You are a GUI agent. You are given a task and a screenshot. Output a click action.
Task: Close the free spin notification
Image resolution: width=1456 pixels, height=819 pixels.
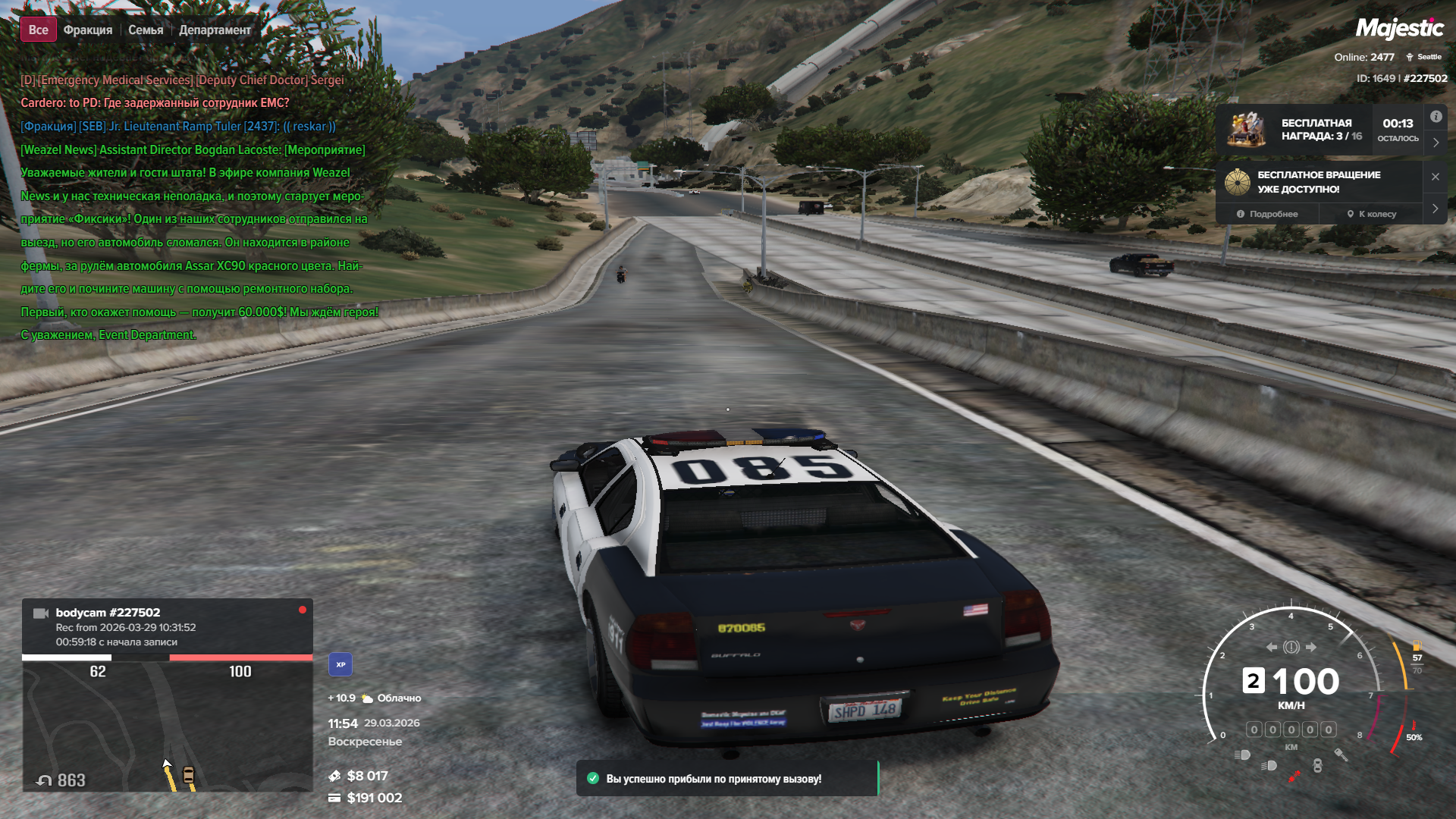(x=1436, y=177)
